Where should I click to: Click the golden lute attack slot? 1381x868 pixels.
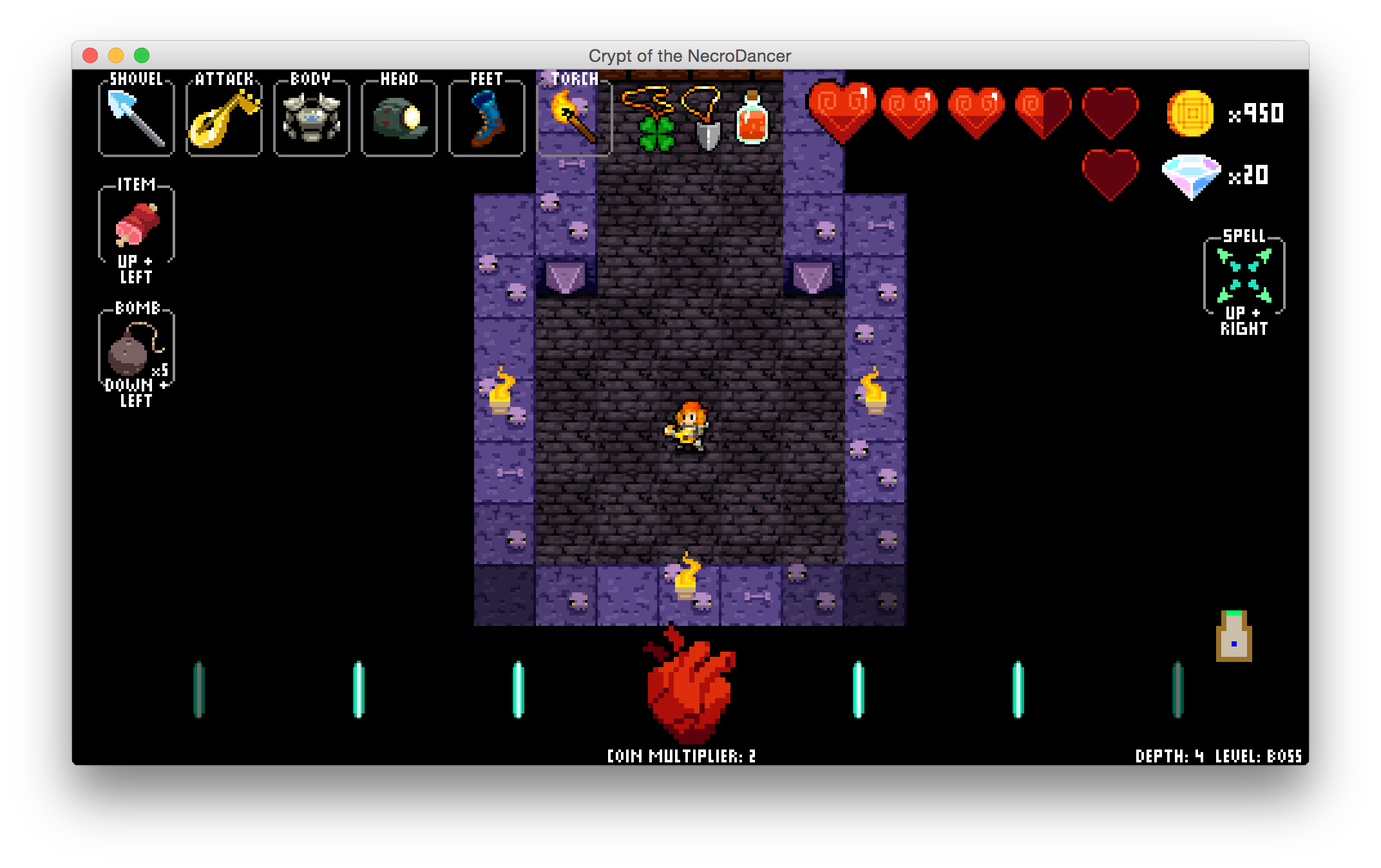coord(224,118)
